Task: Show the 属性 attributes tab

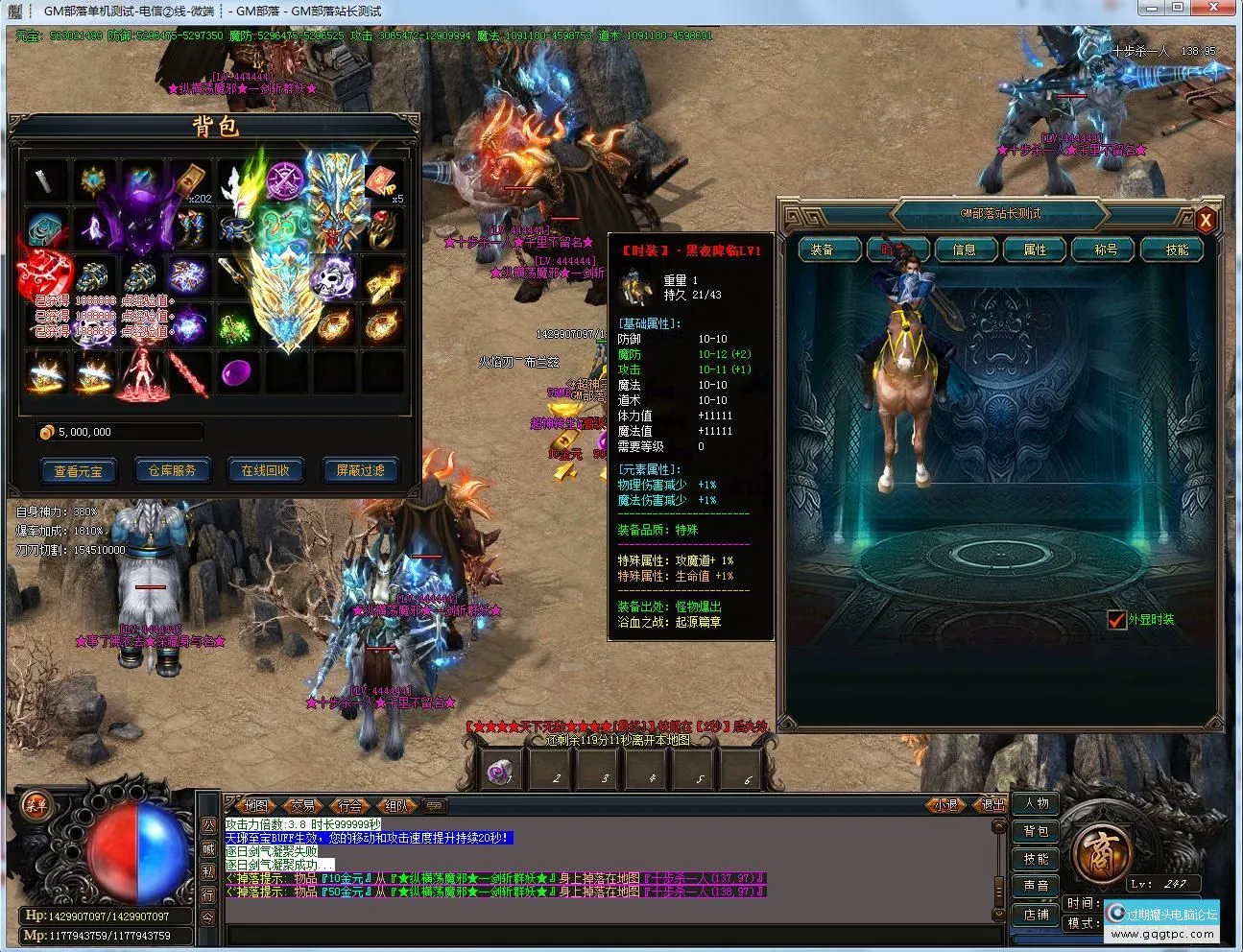Action: click(x=1035, y=250)
